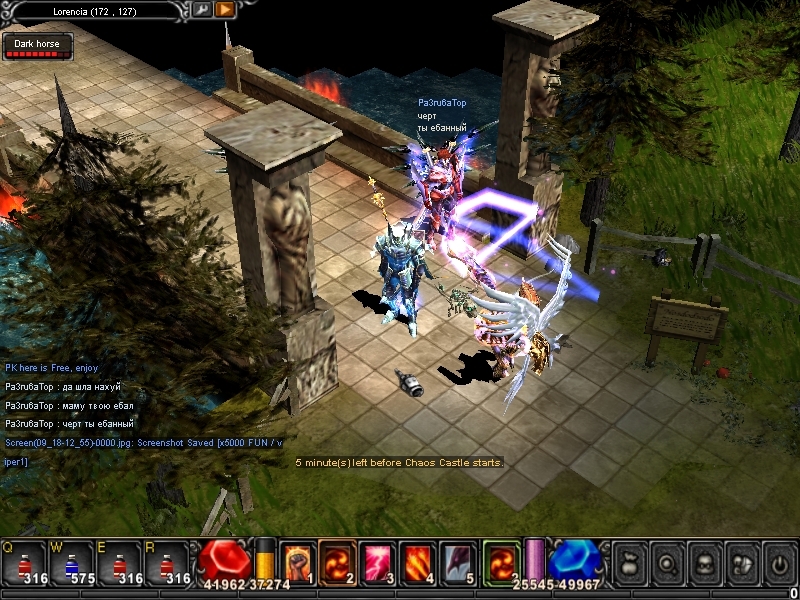Open the magnifying glass button
Viewport: 800px width, 600px height.
tap(665, 562)
